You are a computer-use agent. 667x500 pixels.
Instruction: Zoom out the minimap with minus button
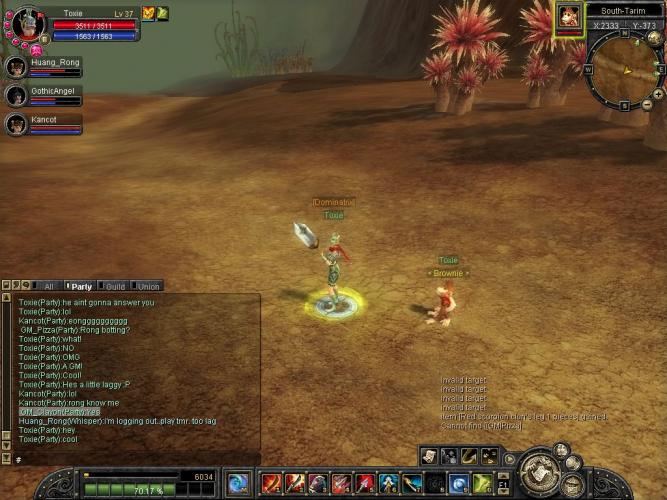pos(647,104)
